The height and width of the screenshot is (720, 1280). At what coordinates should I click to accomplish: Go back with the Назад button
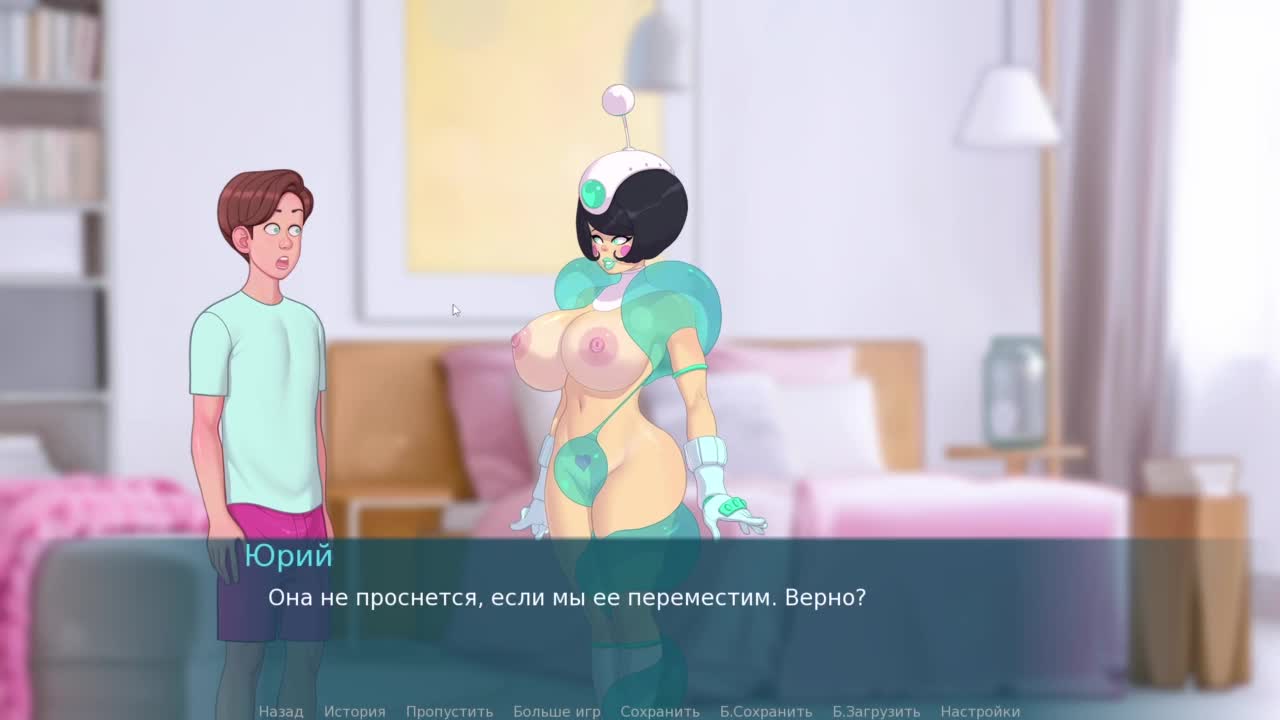[x=280, y=711]
